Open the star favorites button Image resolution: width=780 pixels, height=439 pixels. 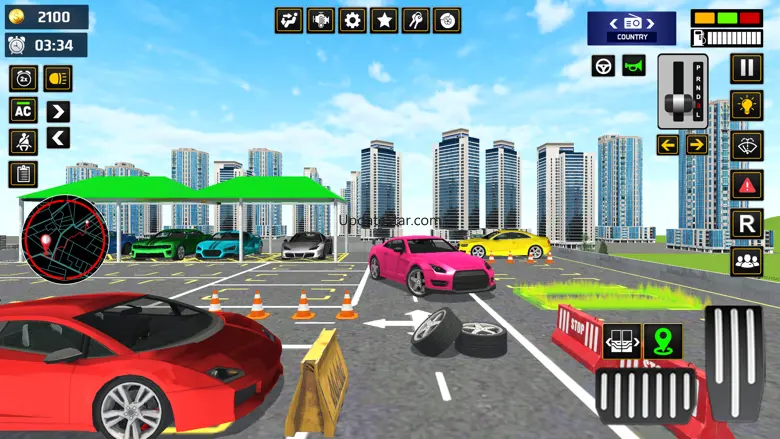click(x=384, y=20)
